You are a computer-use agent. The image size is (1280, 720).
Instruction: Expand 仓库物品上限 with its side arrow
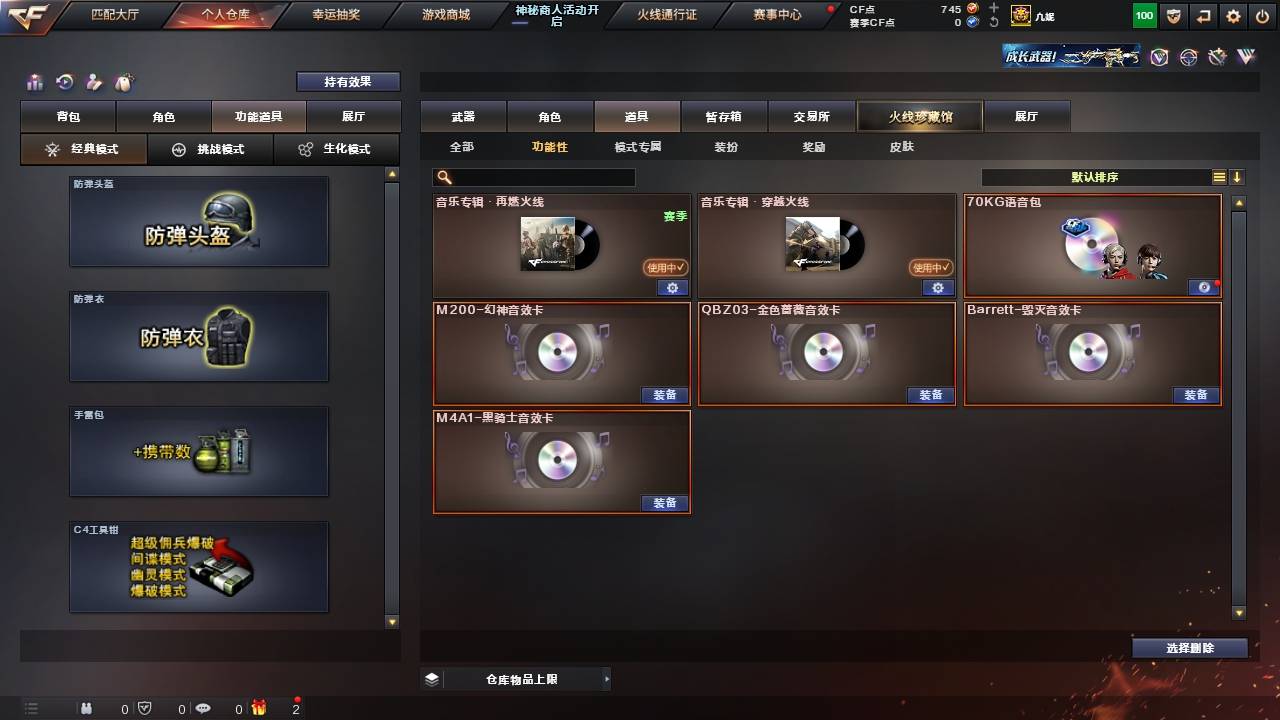pos(606,678)
